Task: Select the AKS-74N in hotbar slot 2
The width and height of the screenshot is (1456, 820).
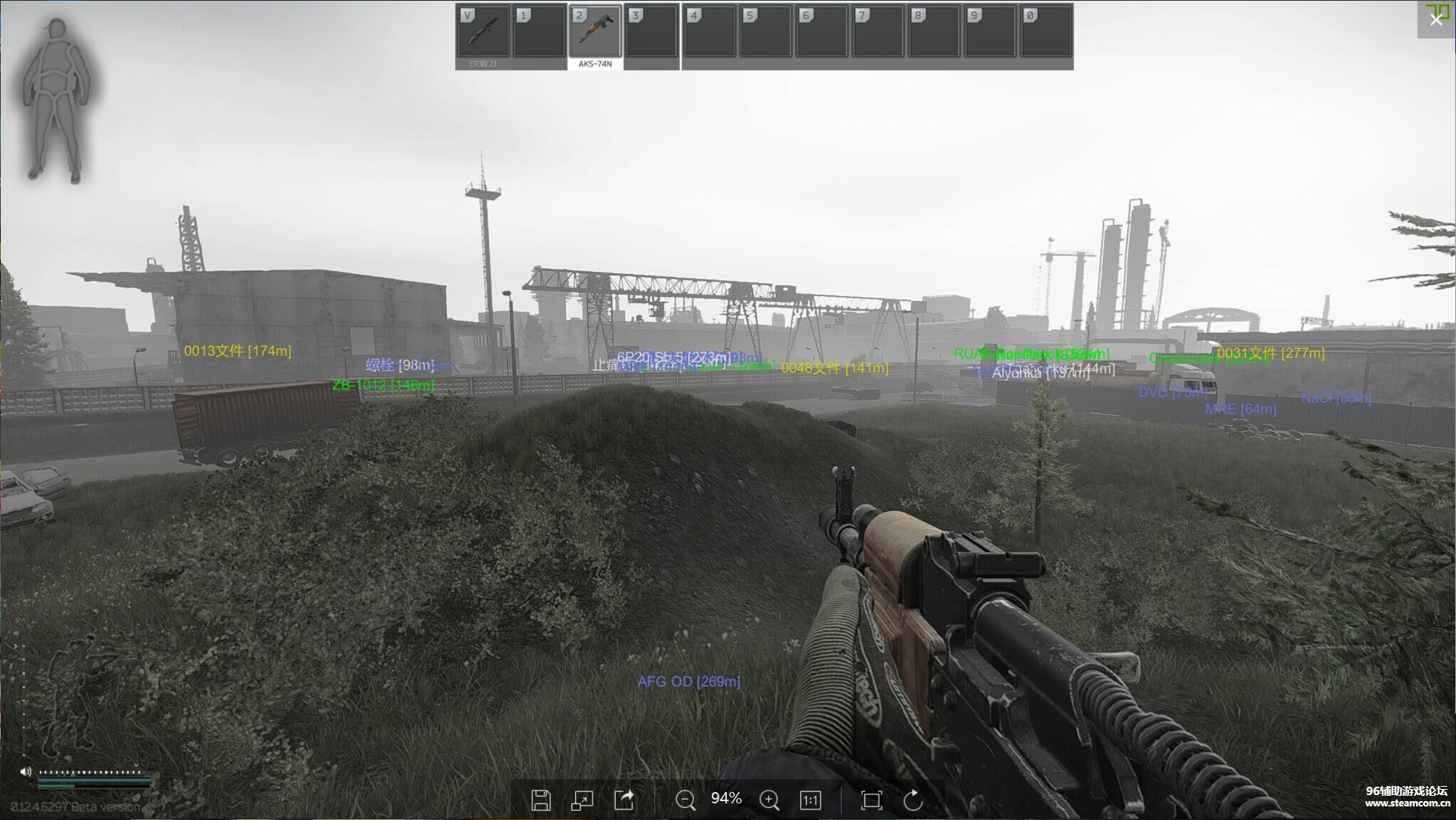Action: click(596, 32)
